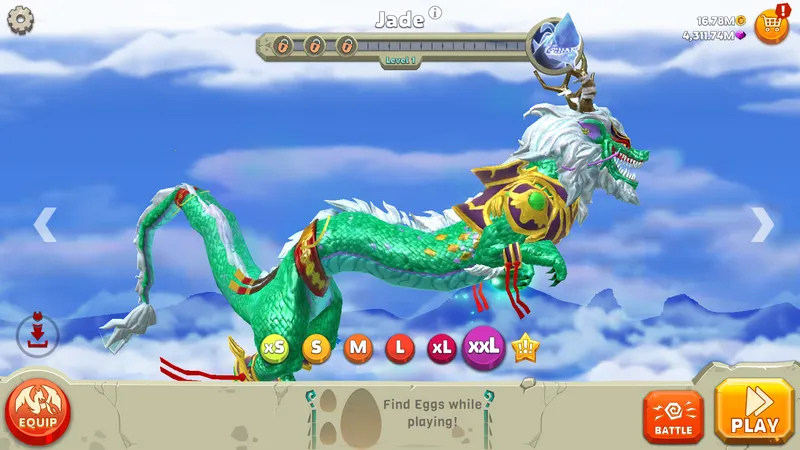The height and width of the screenshot is (450, 800).
Task: Go to the next dragon
Action: pos(762,225)
